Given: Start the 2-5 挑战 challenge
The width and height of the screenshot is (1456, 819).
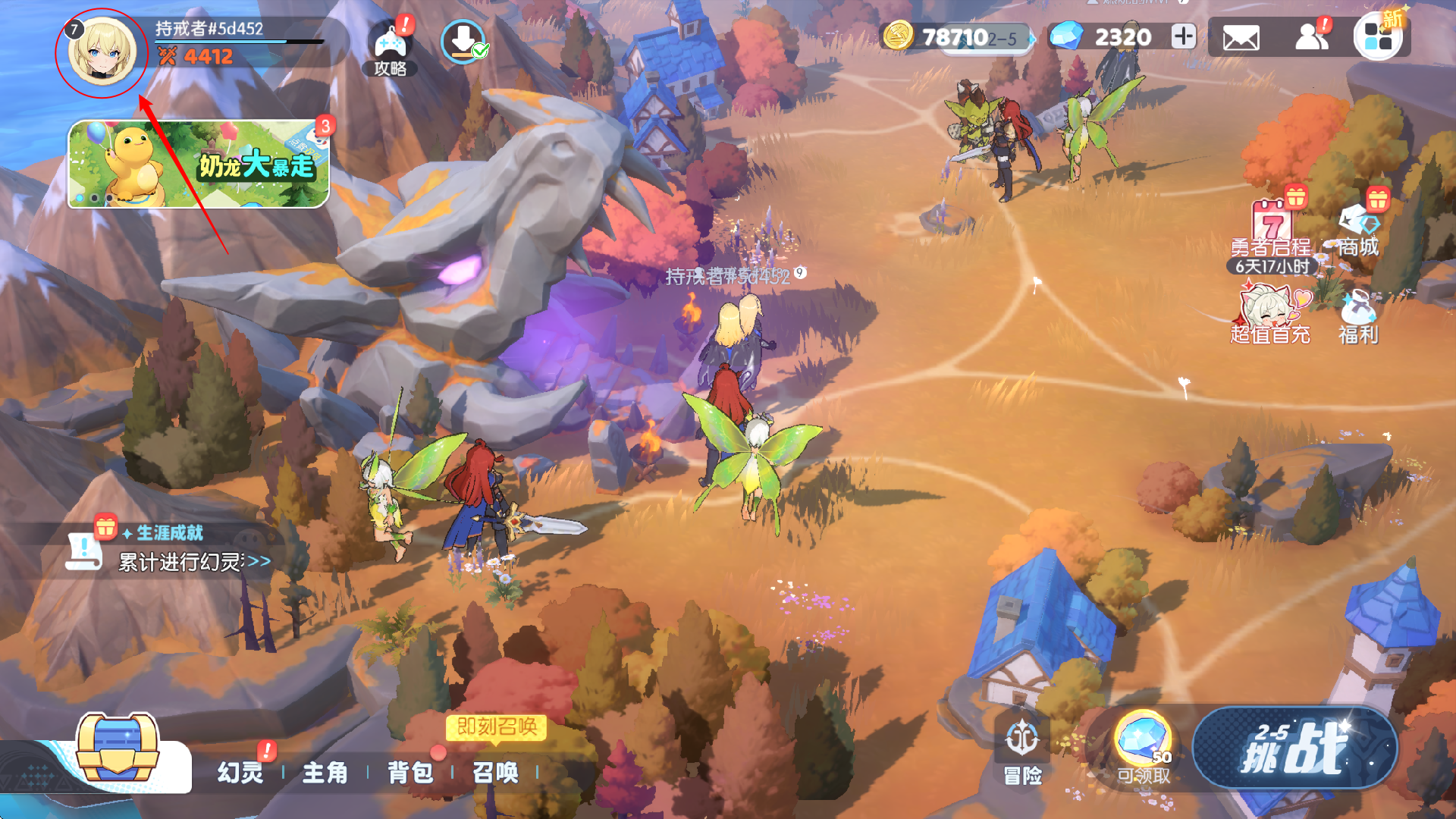Looking at the screenshot, I should pos(1294,749).
